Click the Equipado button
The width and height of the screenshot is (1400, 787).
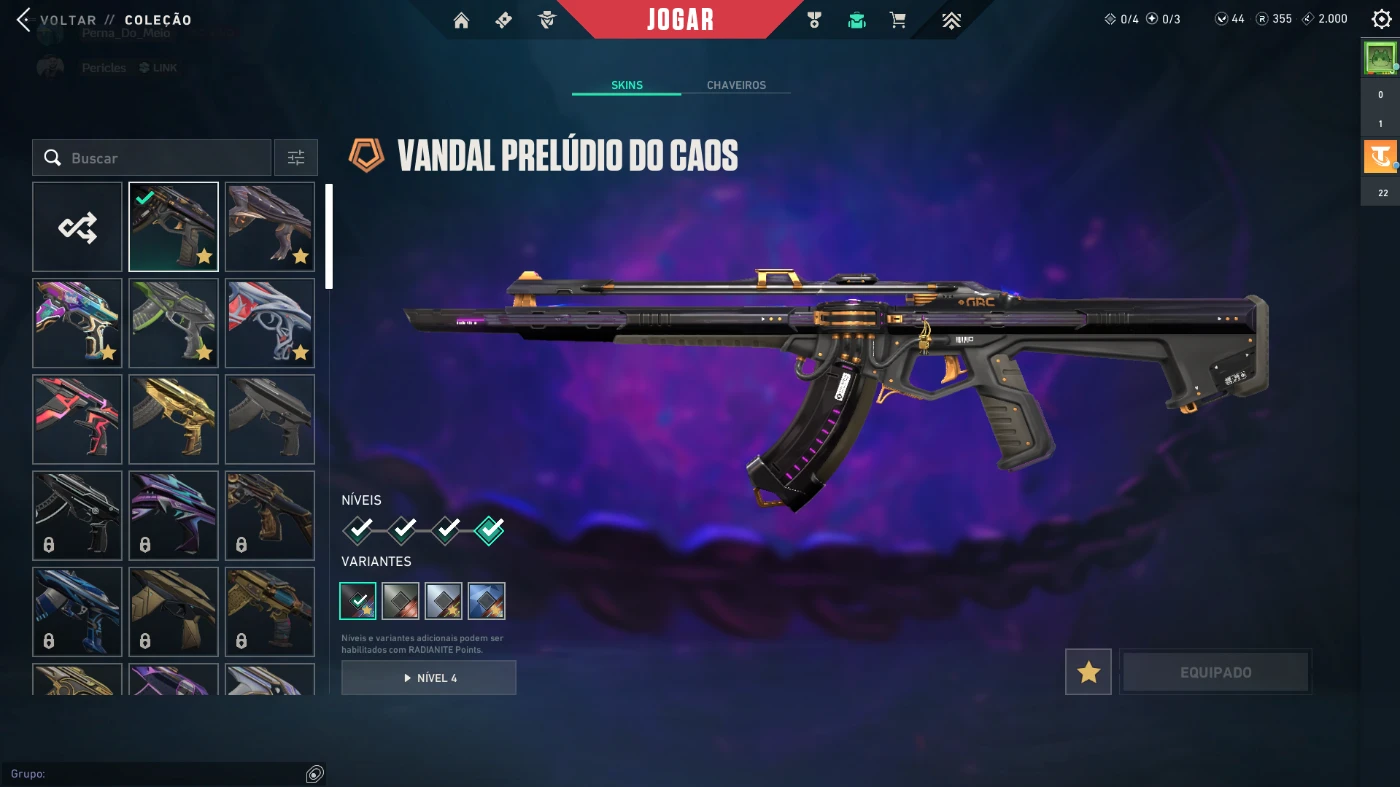(1215, 672)
